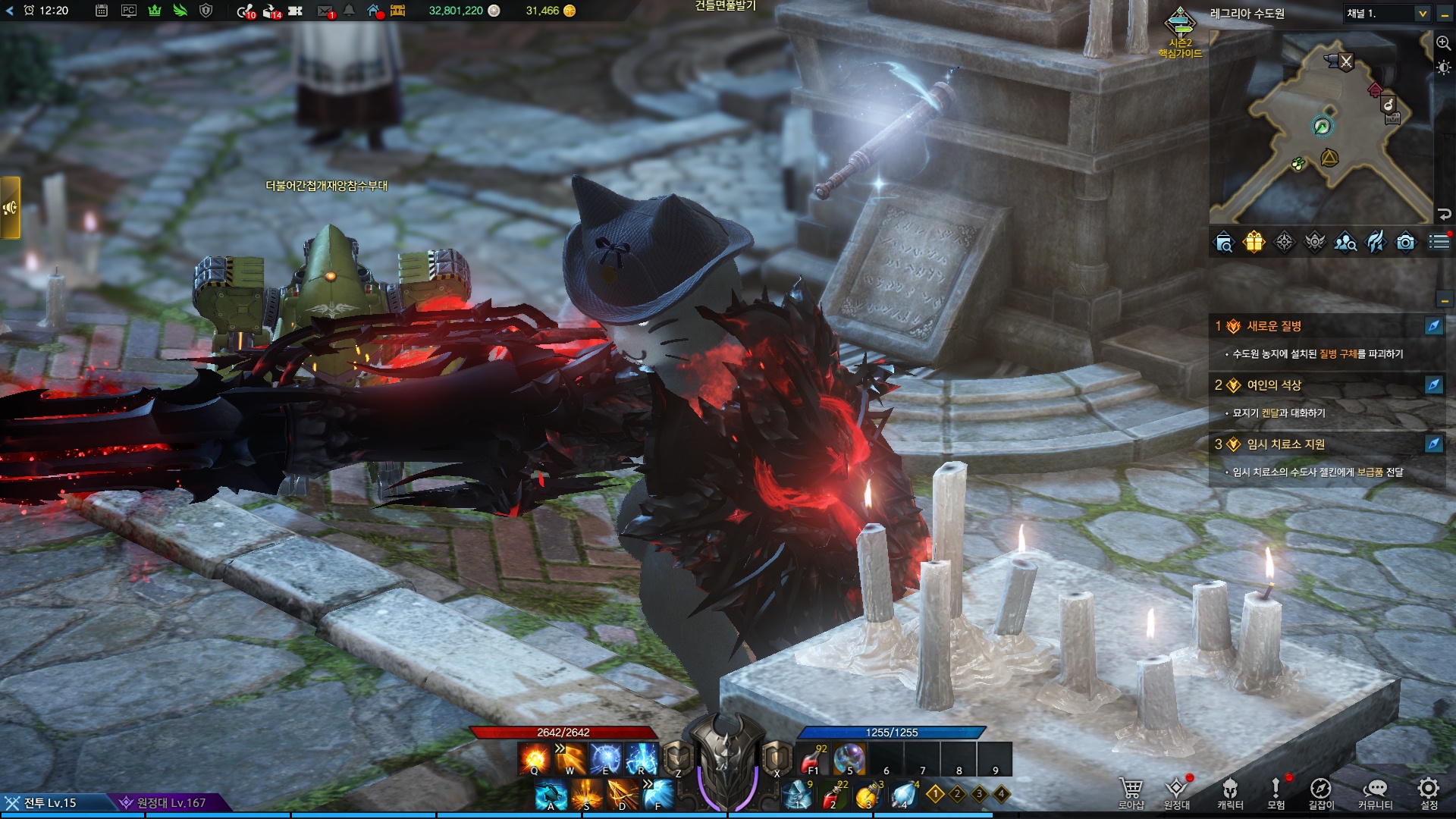
Task: Select the 임시 치료소 지원 quest entry
Action: point(1286,444)
